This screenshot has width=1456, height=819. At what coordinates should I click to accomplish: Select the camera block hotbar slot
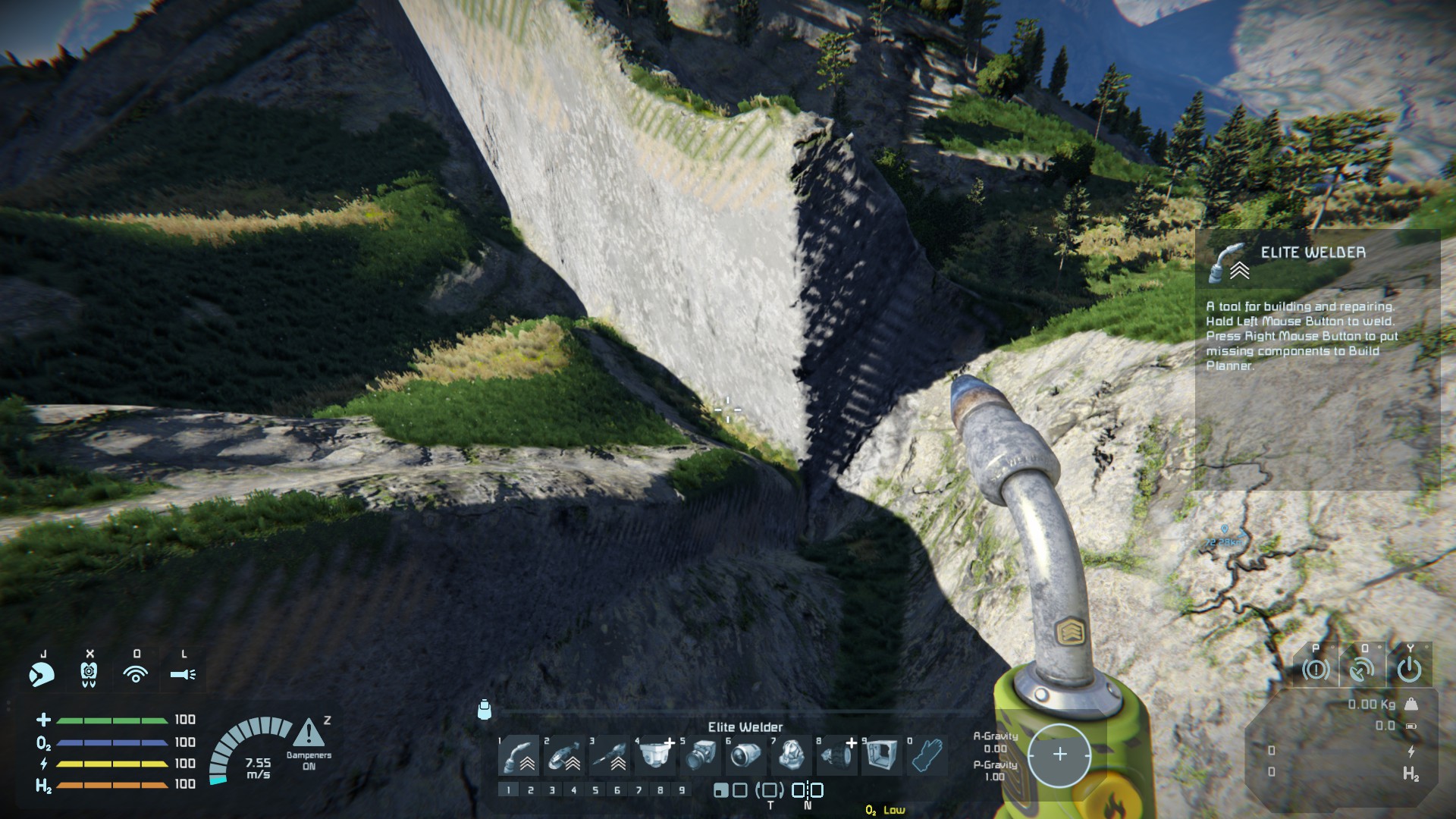pyautogui.click(x=701, y=755)
